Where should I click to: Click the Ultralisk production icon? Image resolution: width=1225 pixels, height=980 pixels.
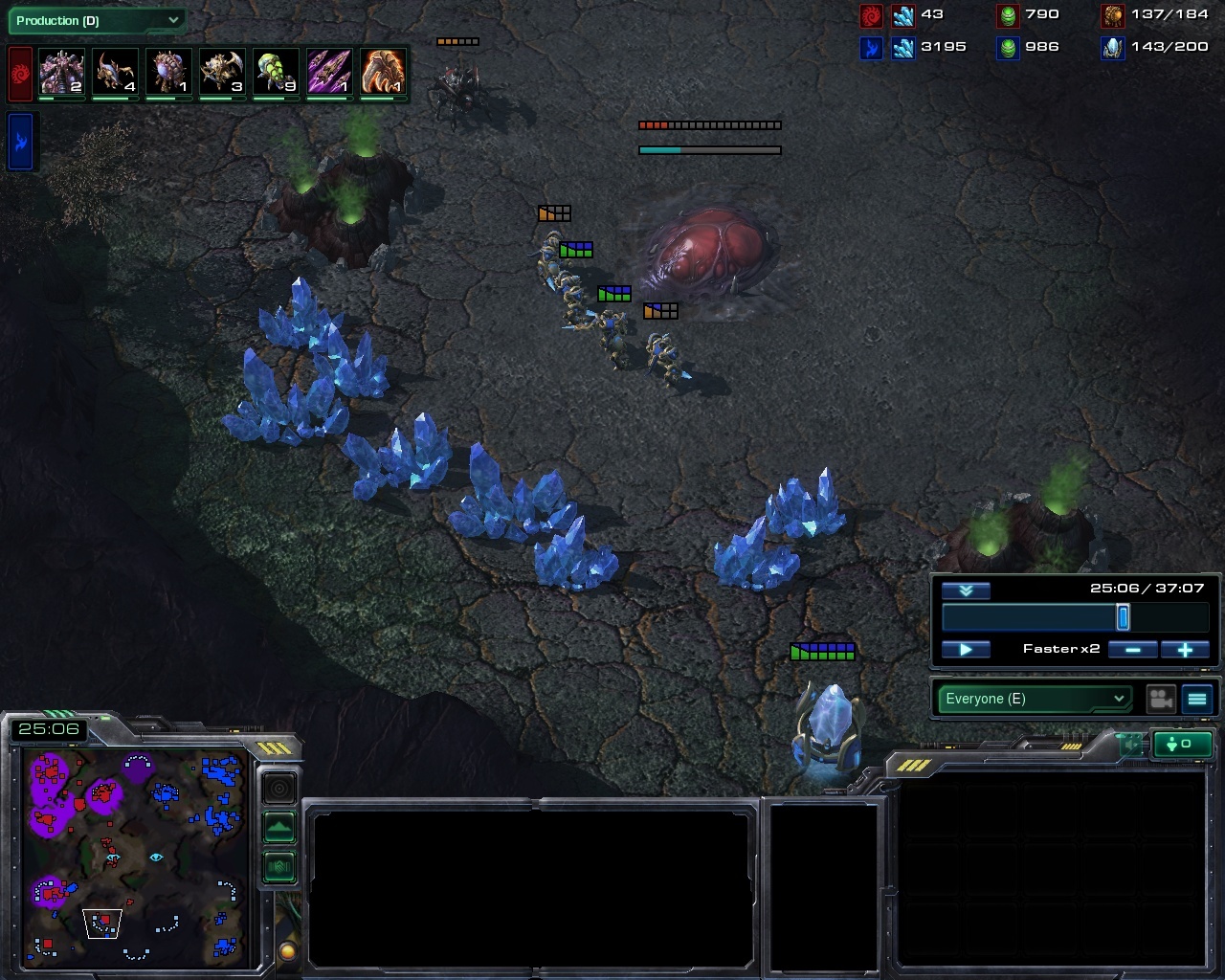pyautogui.click(x=61, y=73)
